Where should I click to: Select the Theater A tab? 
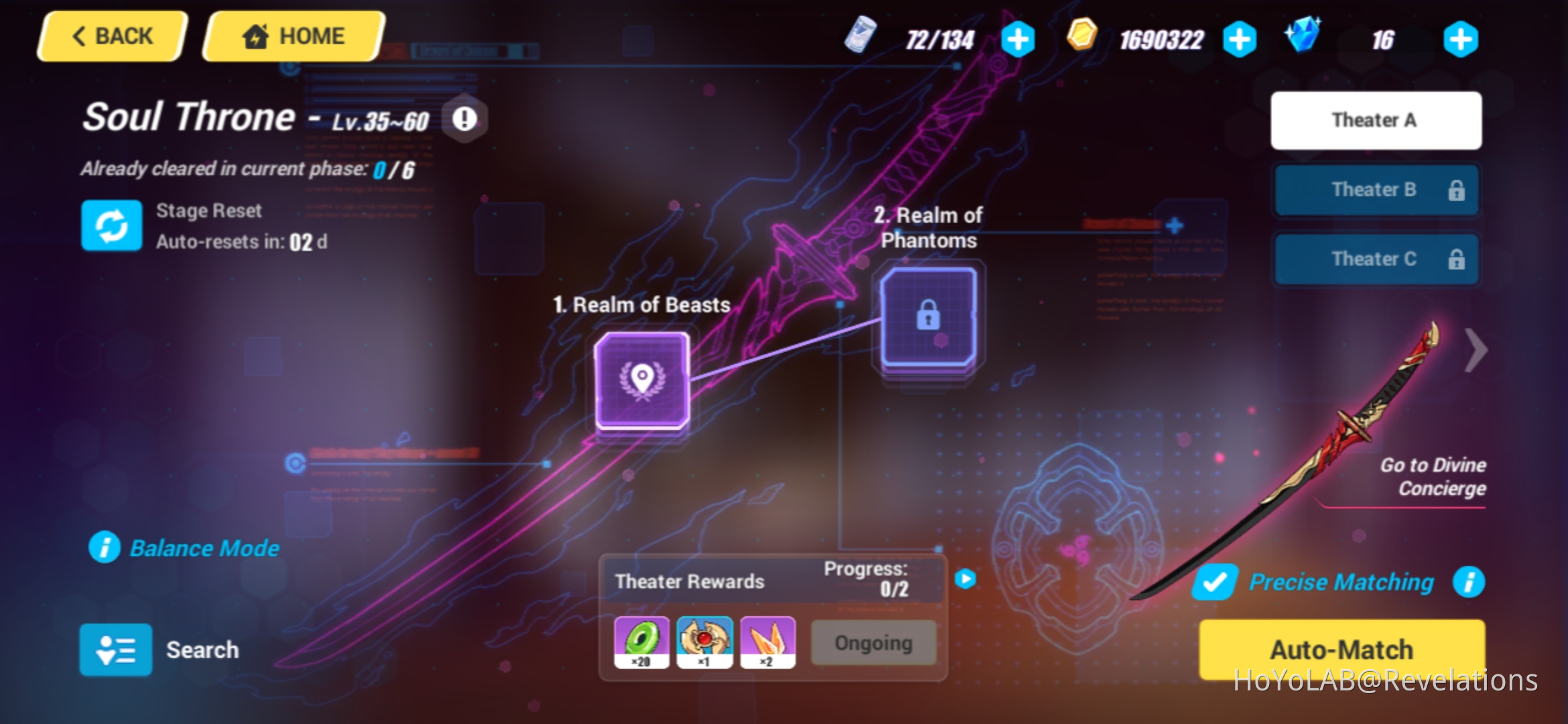coord(1375,119)
